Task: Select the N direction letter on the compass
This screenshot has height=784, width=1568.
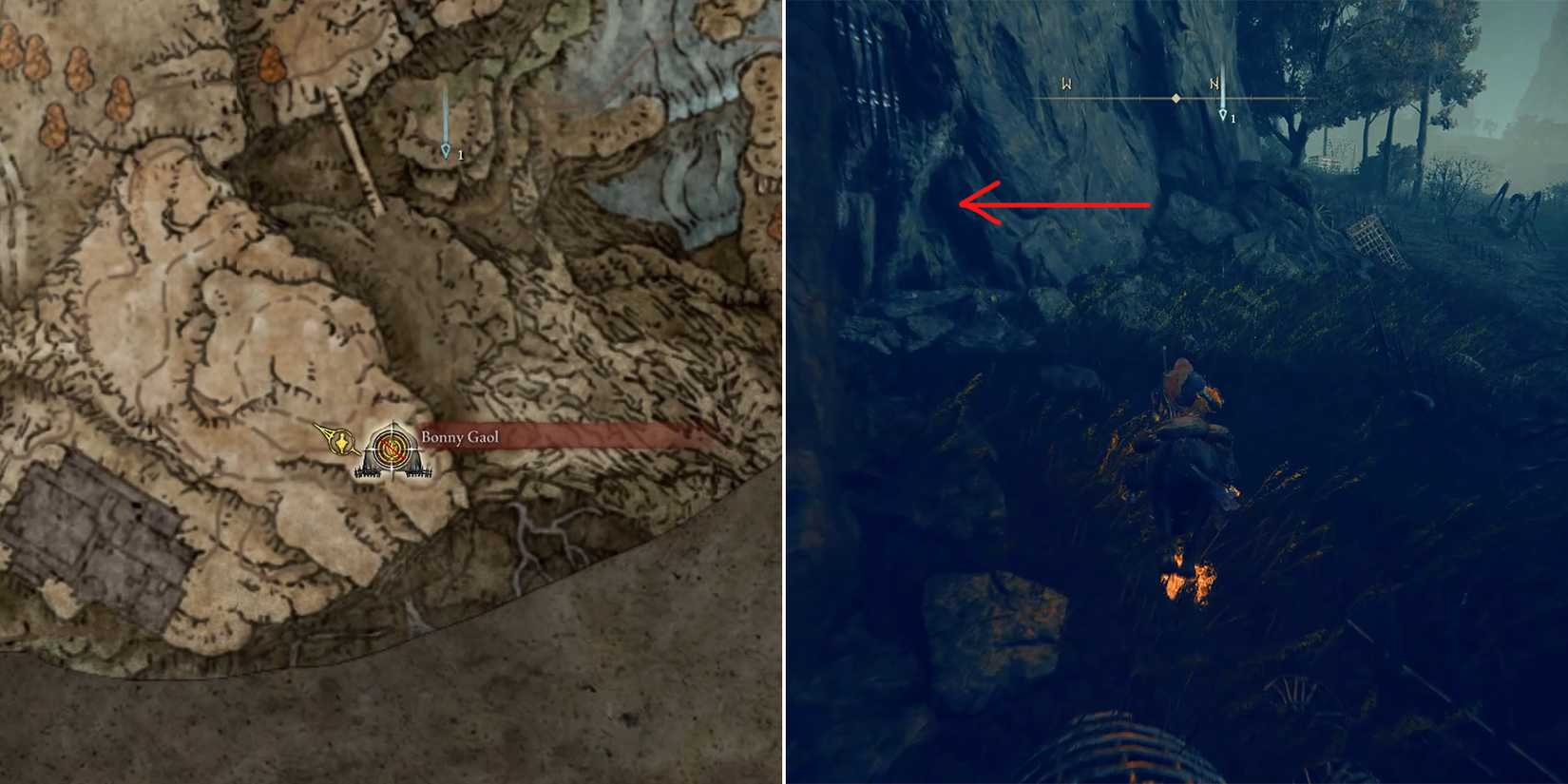Action: (x=1214, y=84)
